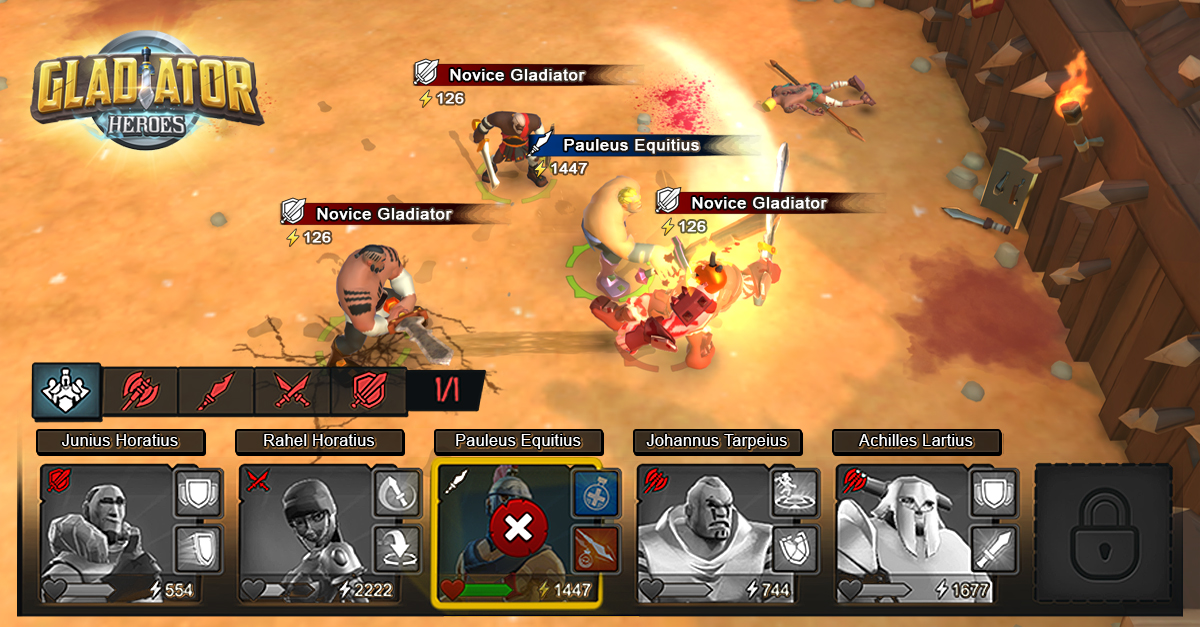Viewport: 1200px width, 627px height.
Task: Remove Pauleus Equitius with the red X
Action: tap(517, 526)
